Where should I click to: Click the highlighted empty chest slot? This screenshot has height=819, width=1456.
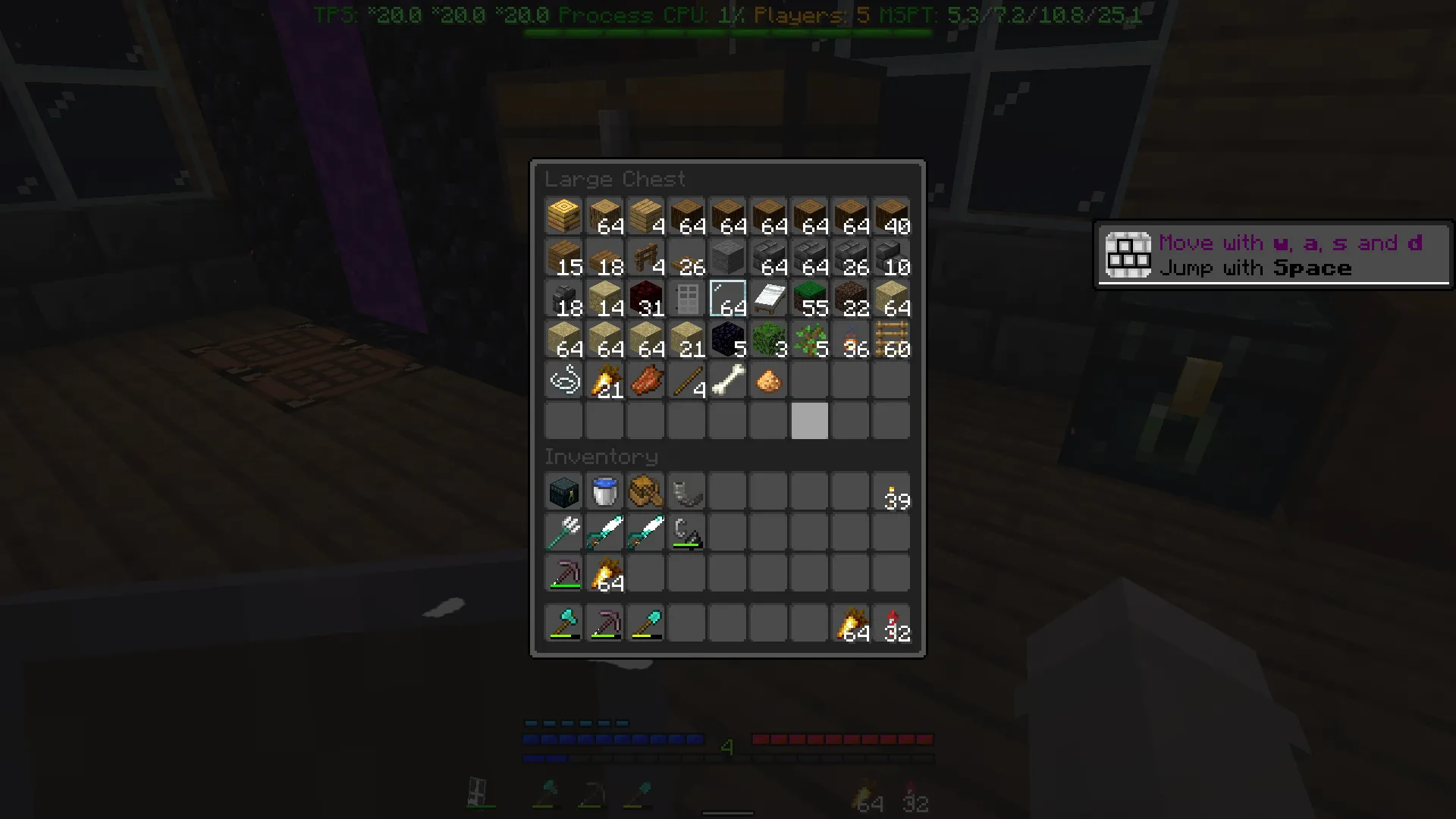pyautogui.click(x=809, y=421)
